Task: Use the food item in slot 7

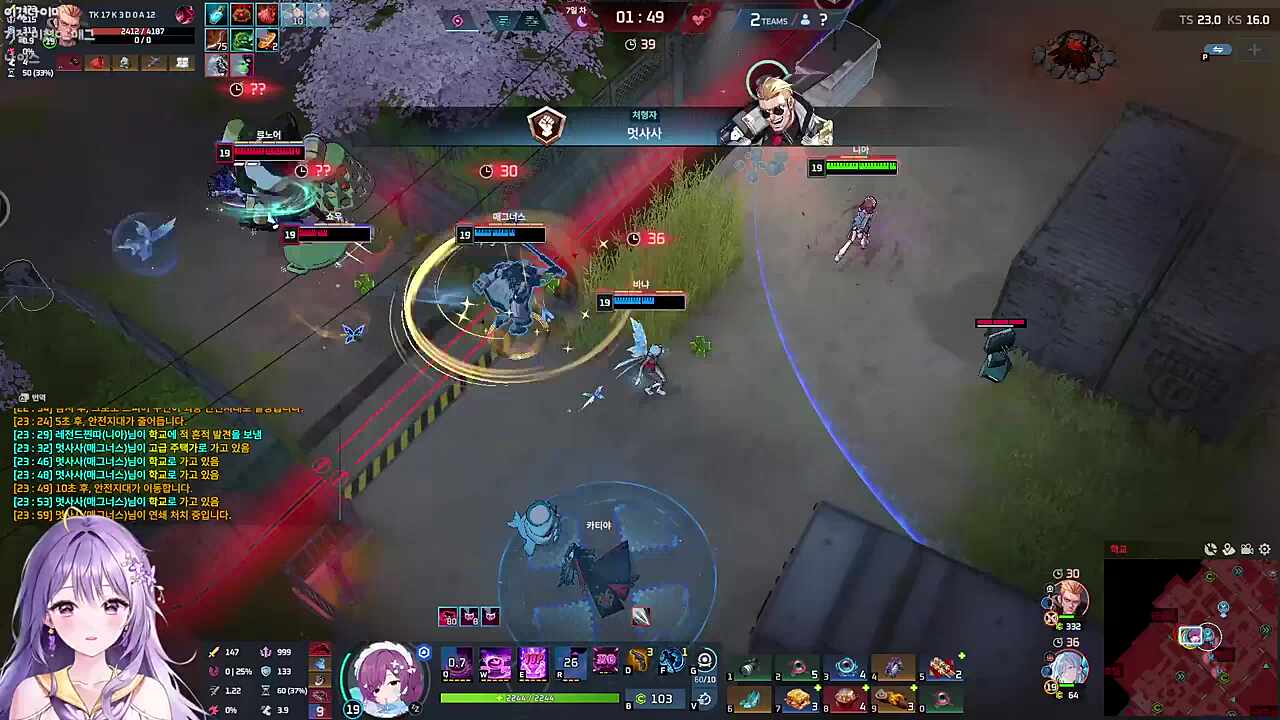Action: [x=798, y=699]
